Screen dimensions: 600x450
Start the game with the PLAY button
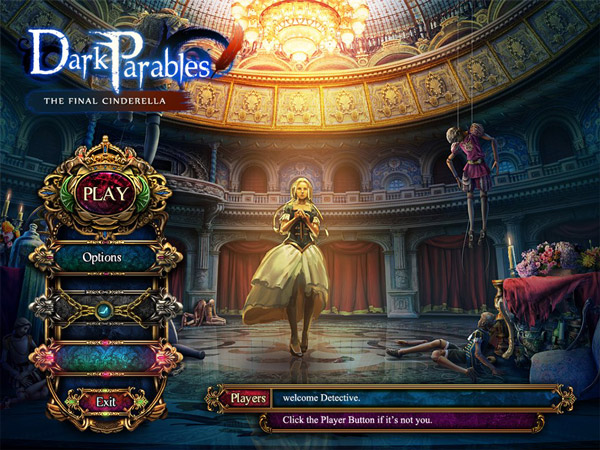[105, 193]
